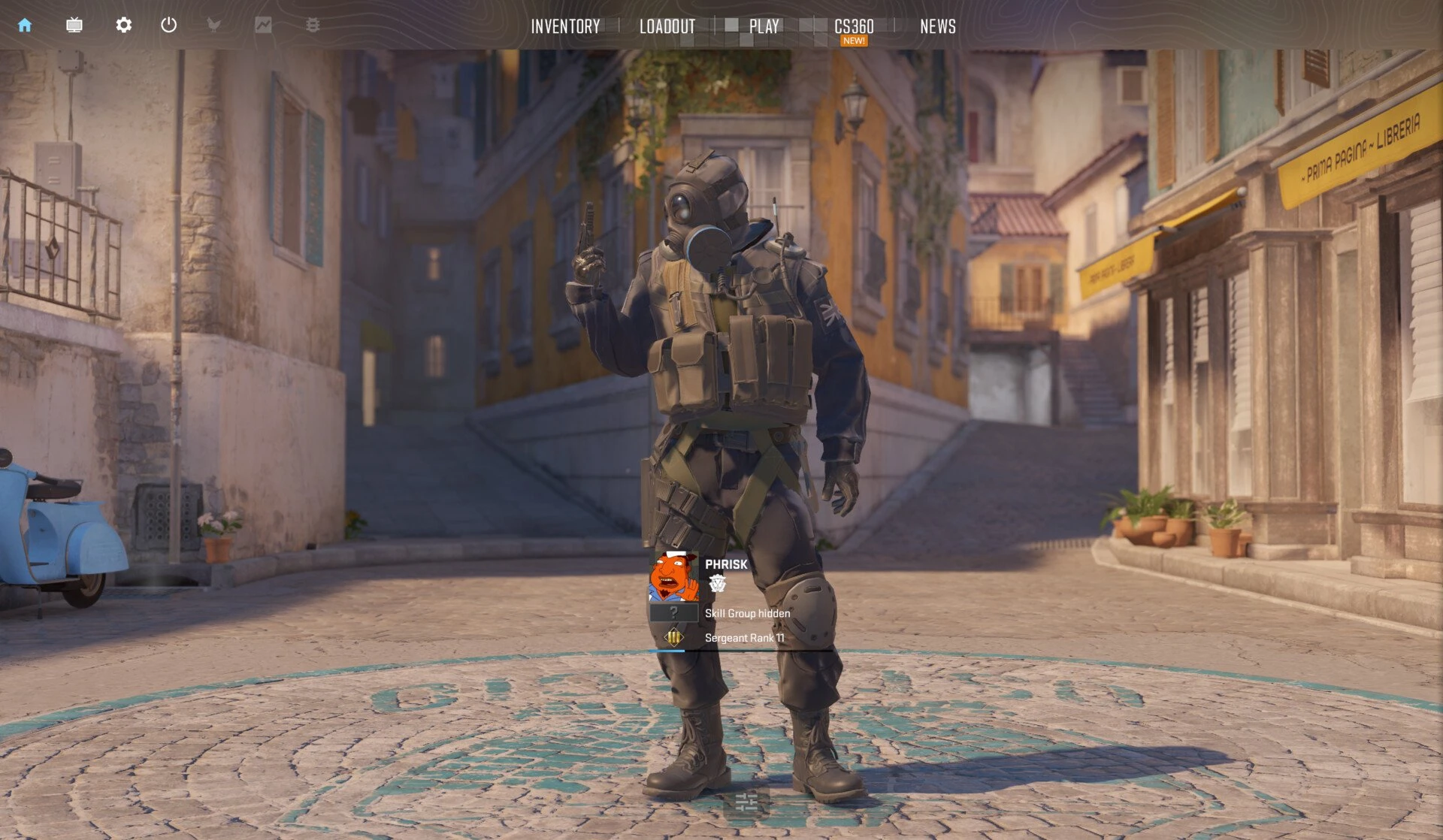Open the character sliders icon at the feet
Image resolution: width=1443 pixels, height=840 pixels.
tap(746, 802)
